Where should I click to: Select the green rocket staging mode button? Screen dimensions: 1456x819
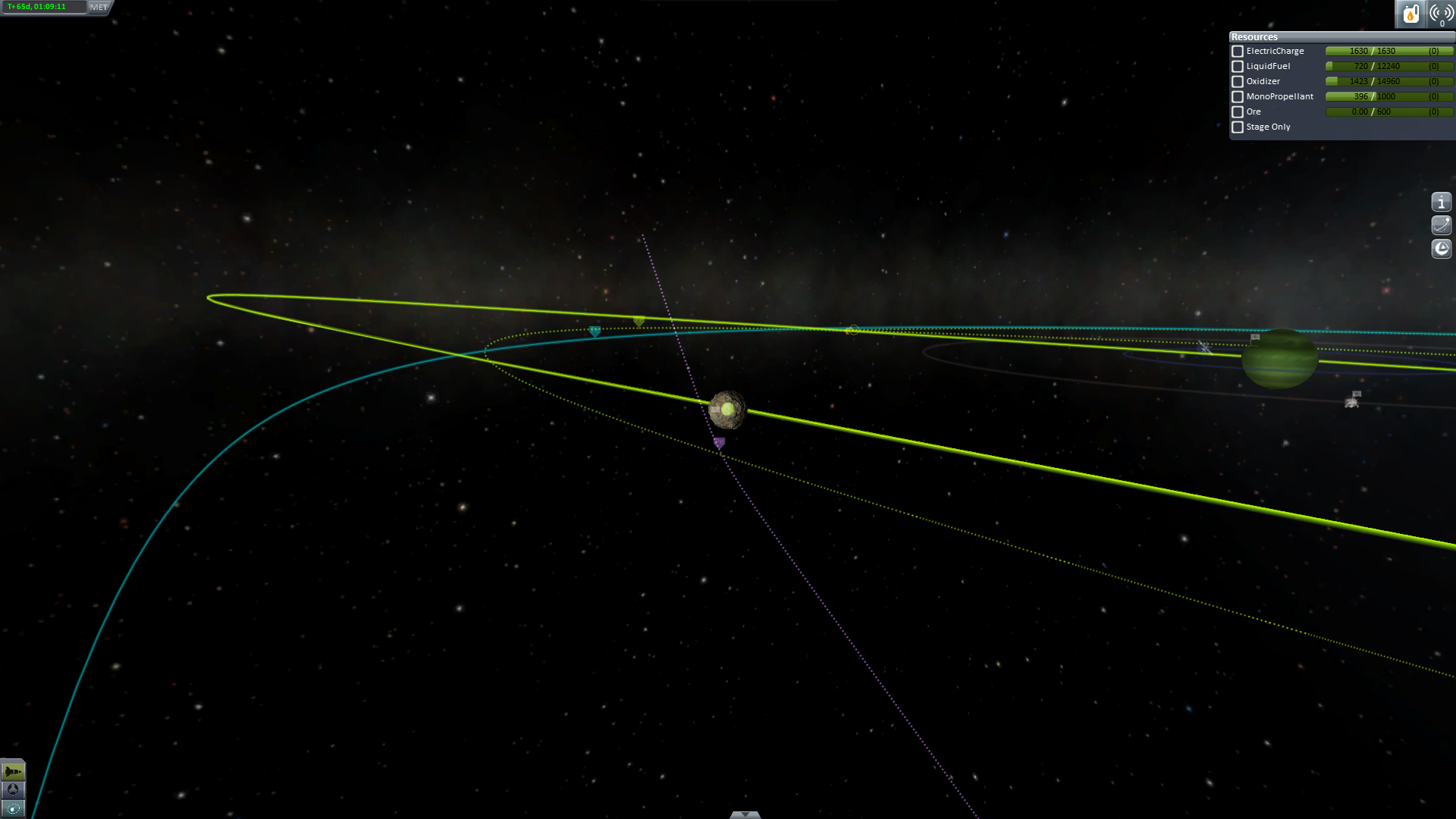point(13,772)
